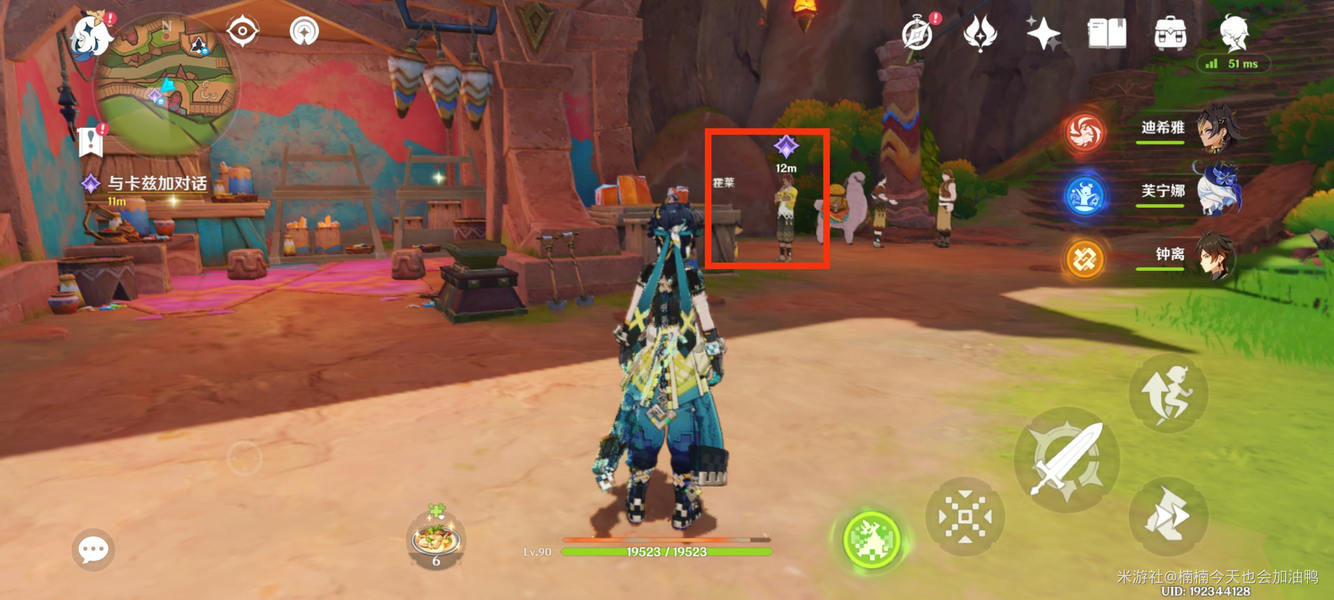Screen dimensions: 1334x600
Task: Select the quest tracker 与卡兹加对话
Action: point(156,184)
